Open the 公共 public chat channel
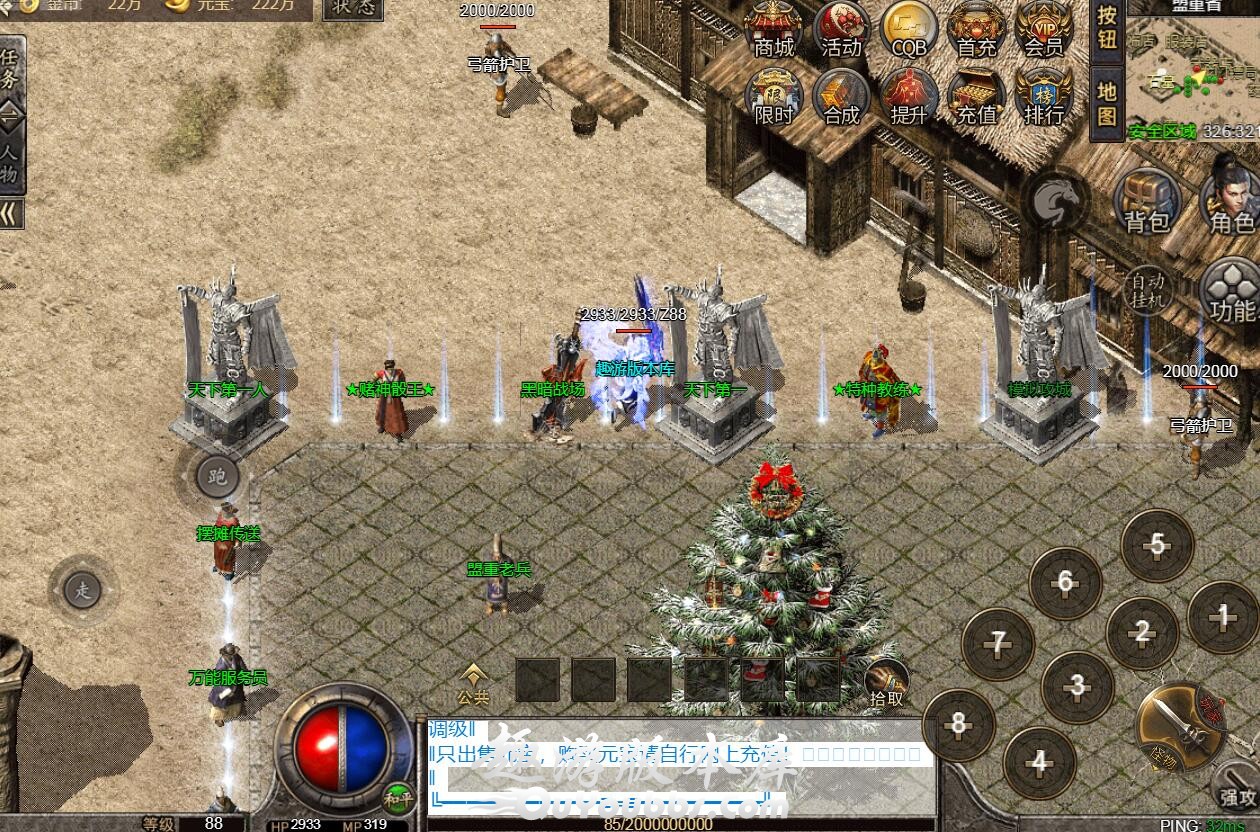Image resolution: width=1260 pixels, height=832 pixels. click(474, 683)
